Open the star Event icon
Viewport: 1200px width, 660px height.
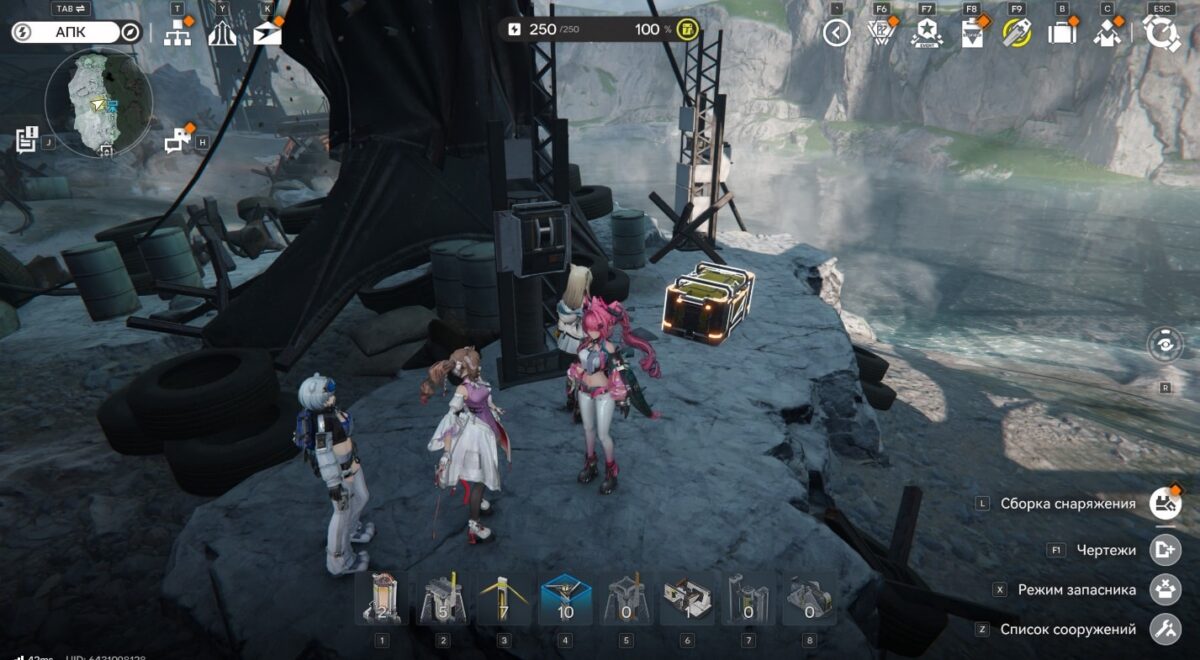tap(926, 33)
